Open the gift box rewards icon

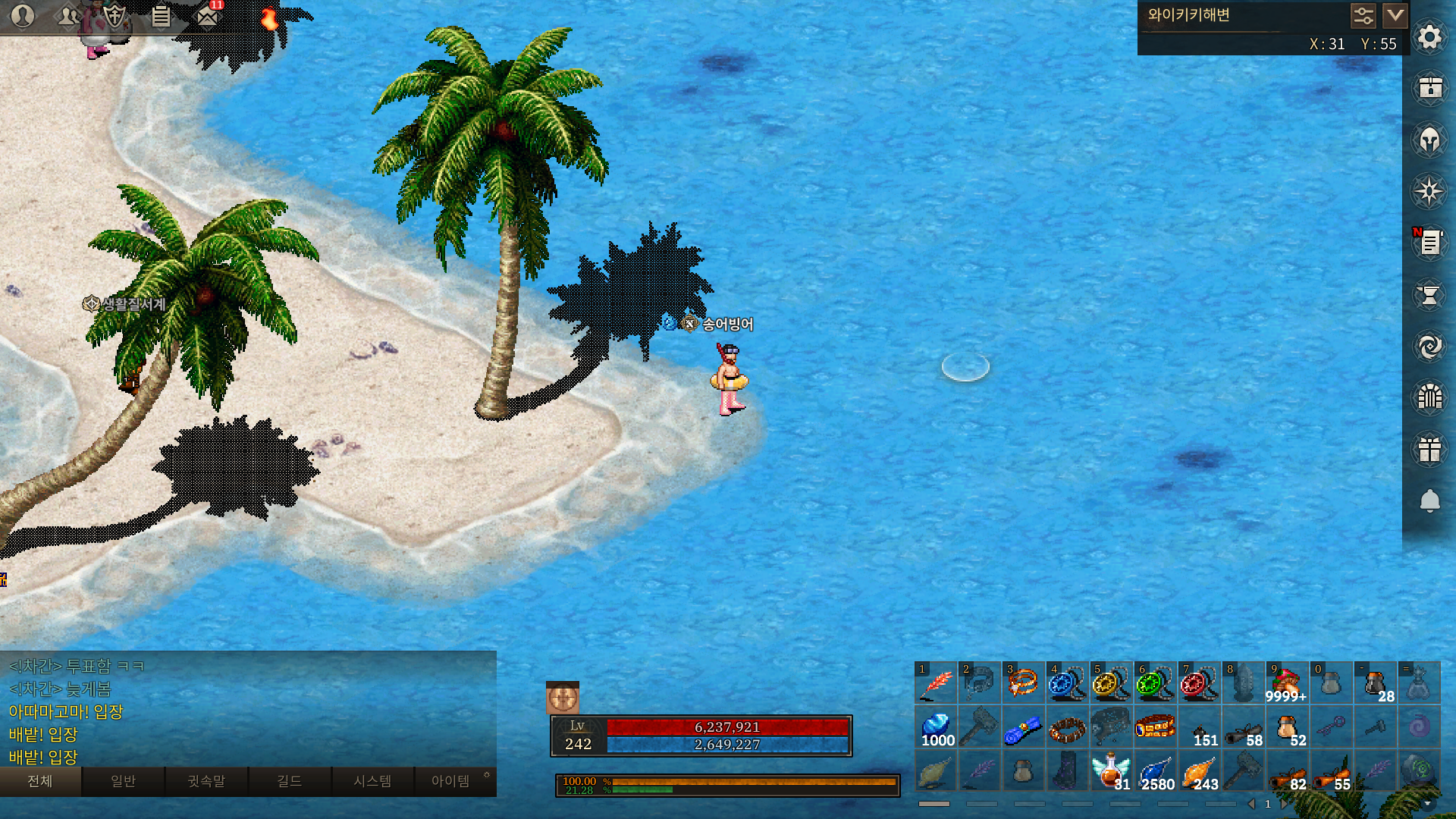pyautogui.click(x=1429, y=449)
